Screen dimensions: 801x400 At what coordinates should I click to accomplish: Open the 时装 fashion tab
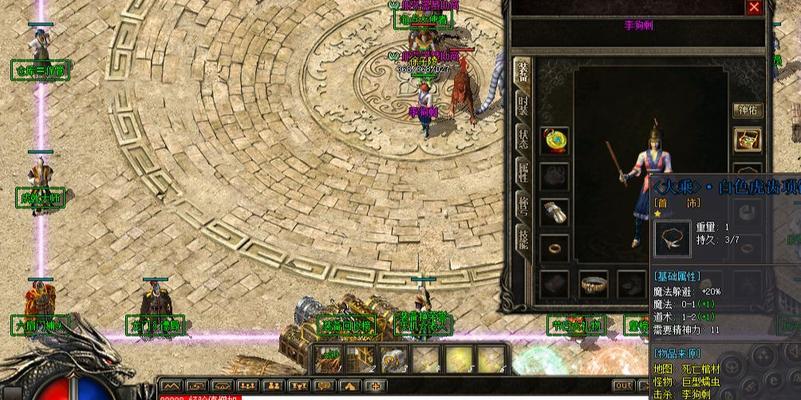coord(522,106)
